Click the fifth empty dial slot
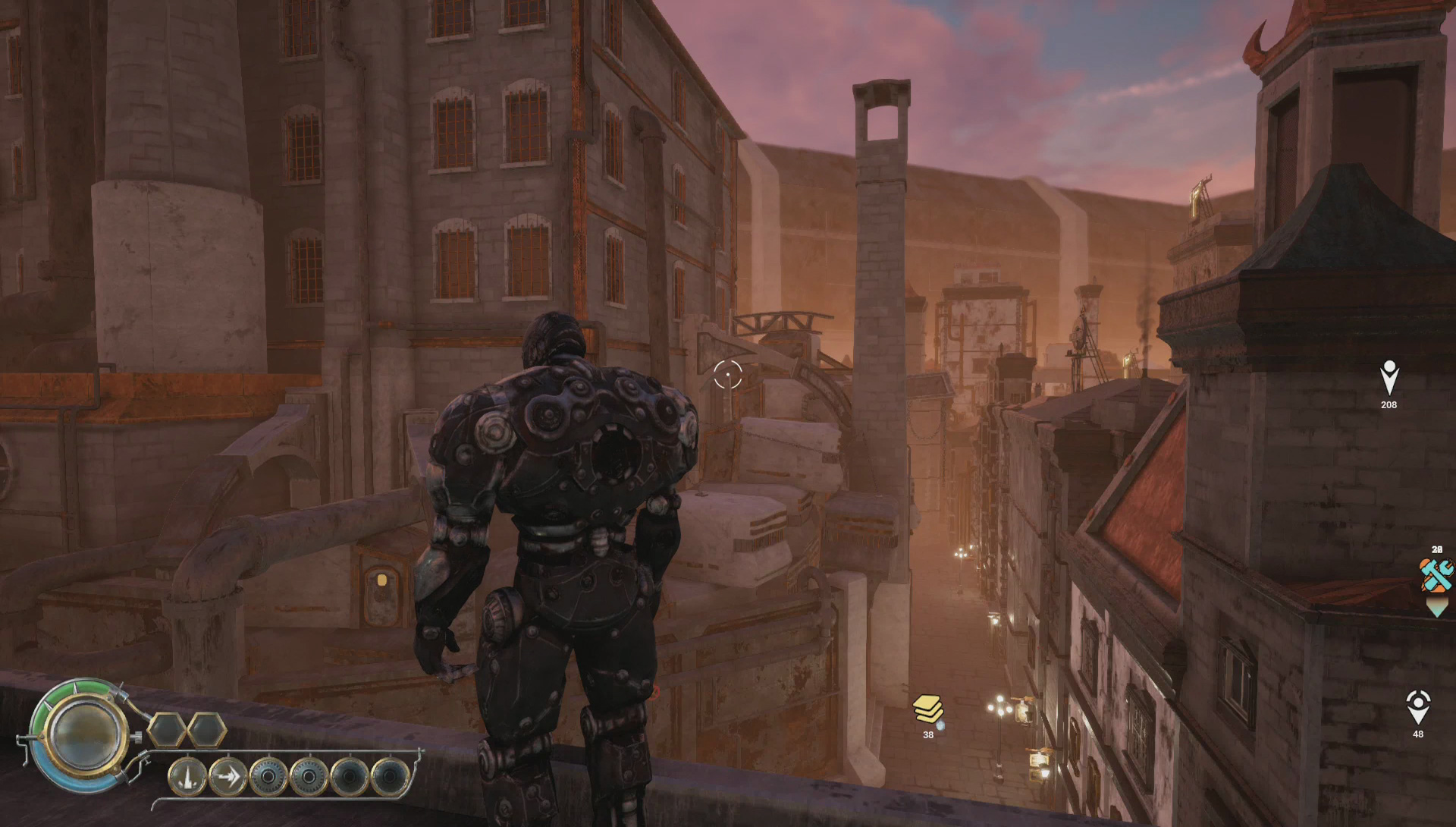The image size is (1456, 827). [x=349, y=778]
